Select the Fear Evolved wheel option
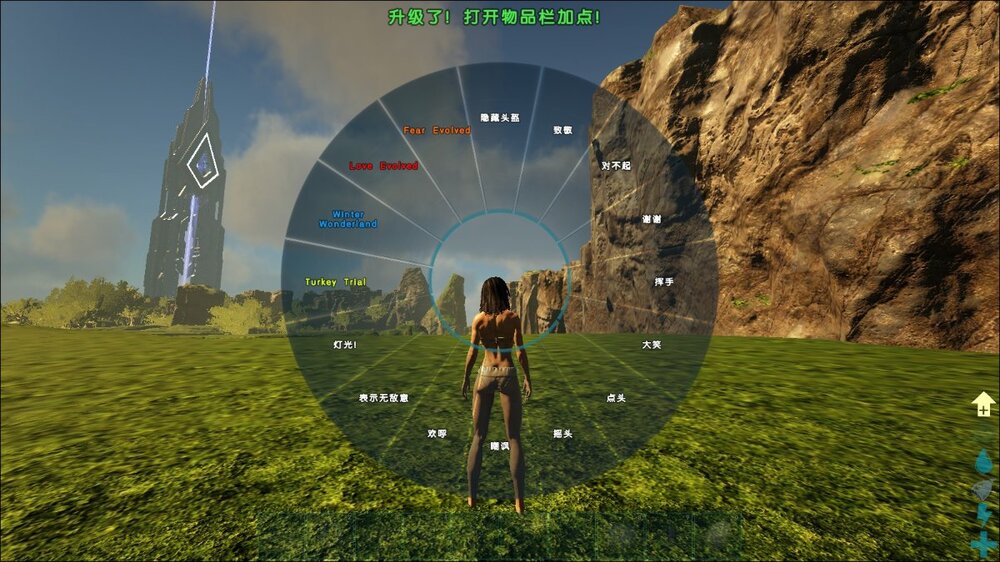The height and width of the screenshot is (562, 1000). point(437,130)
